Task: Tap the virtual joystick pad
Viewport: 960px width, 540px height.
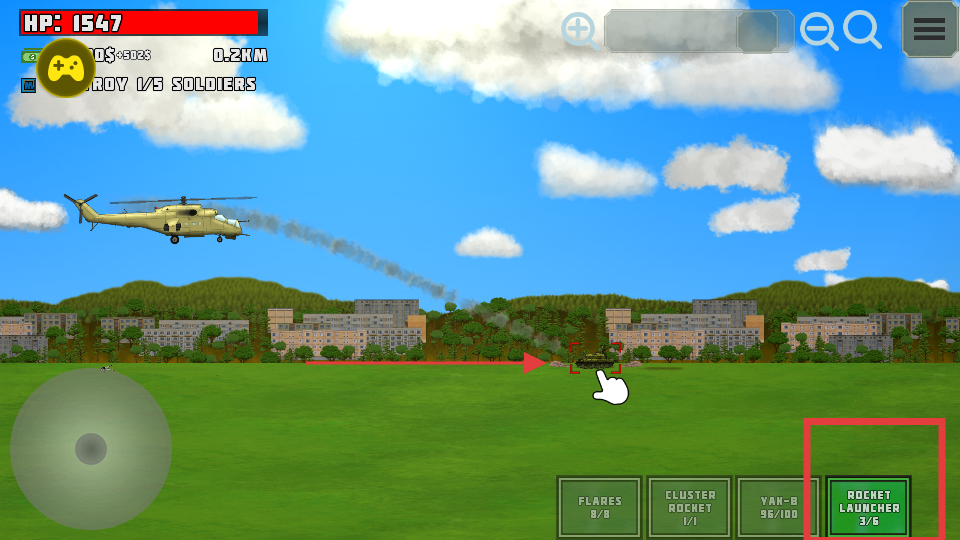Action: tap(91, 449)
